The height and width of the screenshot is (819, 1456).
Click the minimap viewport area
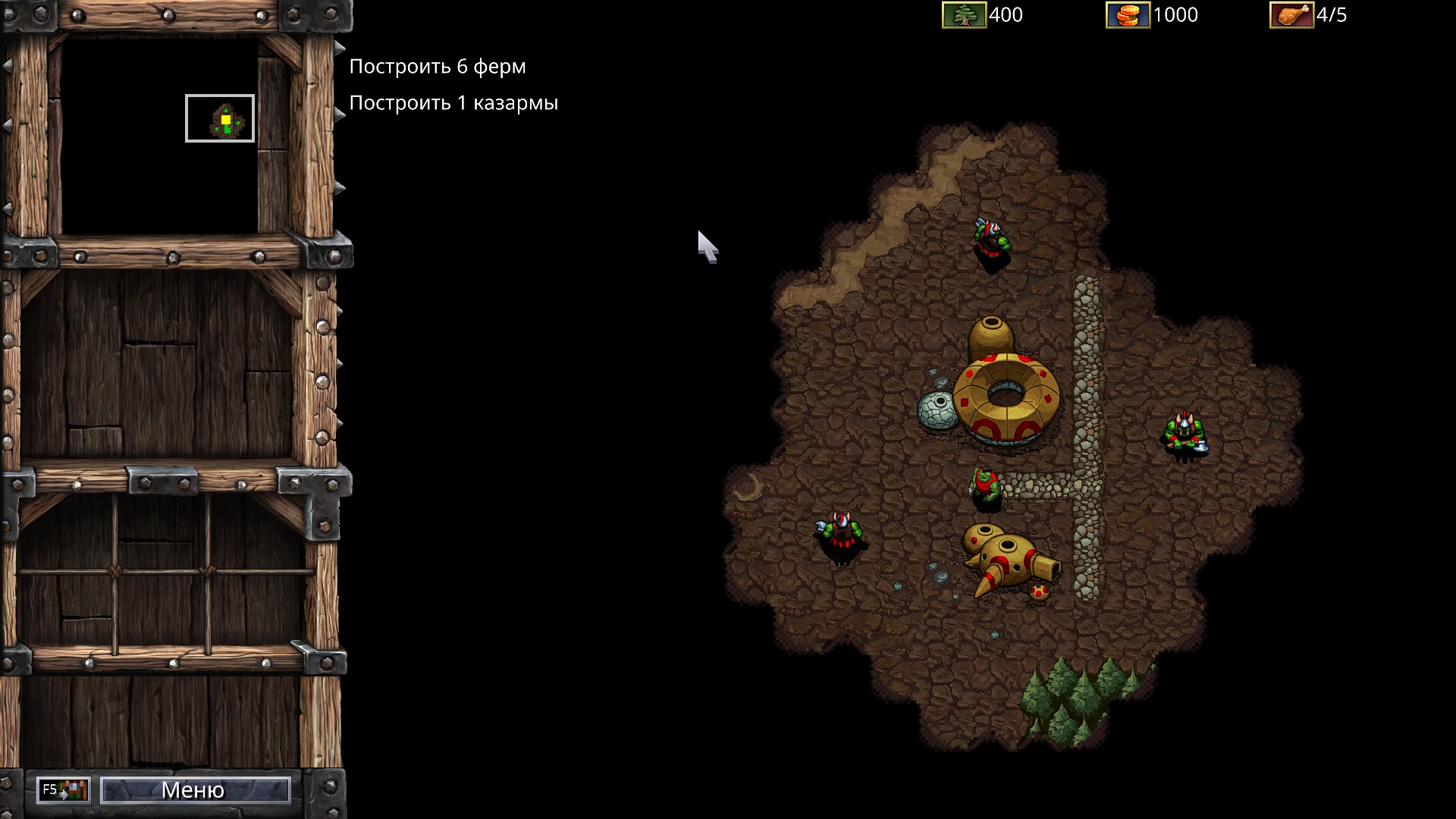pos(220,118)
